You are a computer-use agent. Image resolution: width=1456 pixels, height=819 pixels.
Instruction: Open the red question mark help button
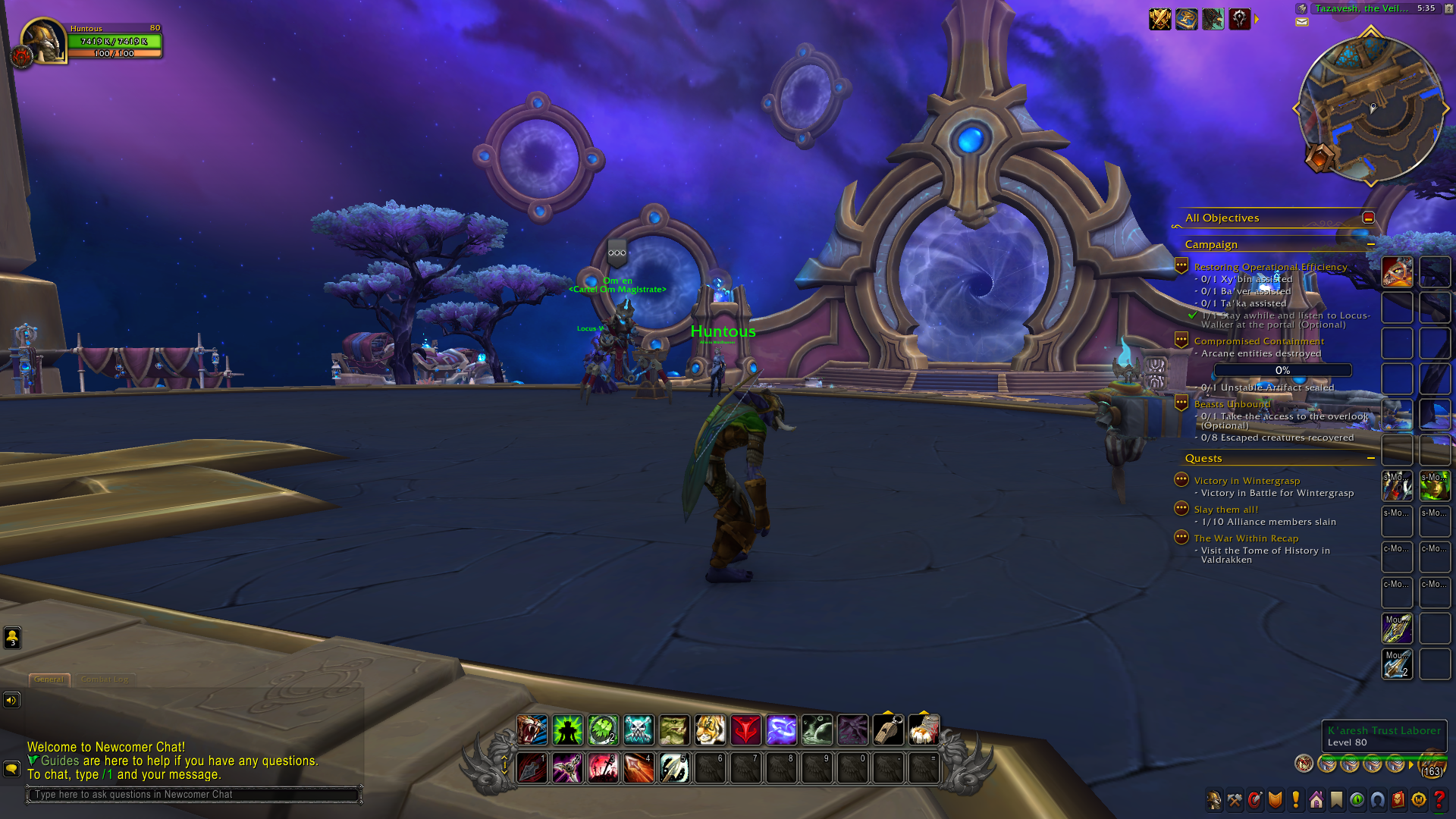click(x=1439, y=800)
